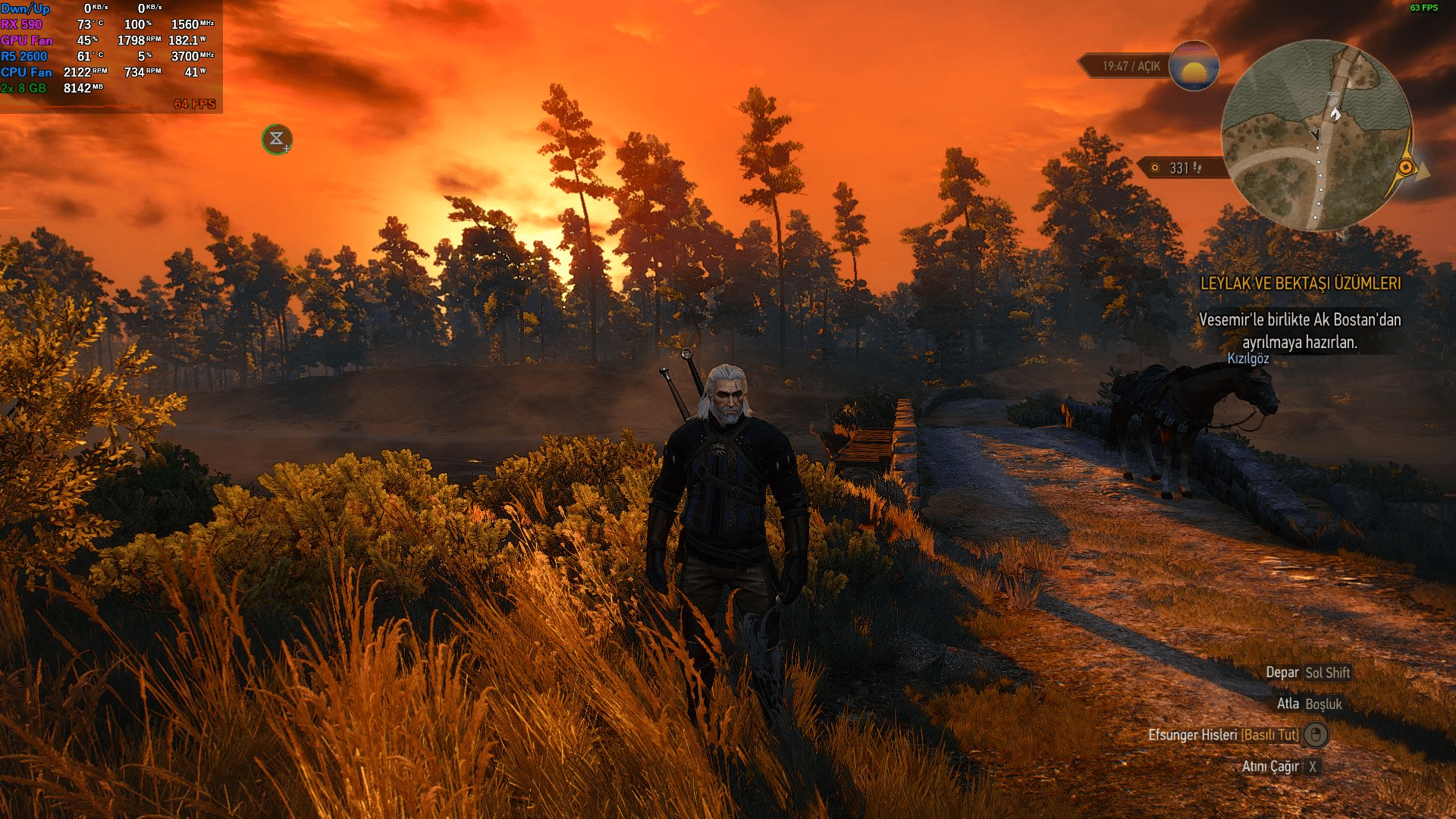Open the Leylak ve Bektaşı Üzümleri quest tracker

[1300, 284]
